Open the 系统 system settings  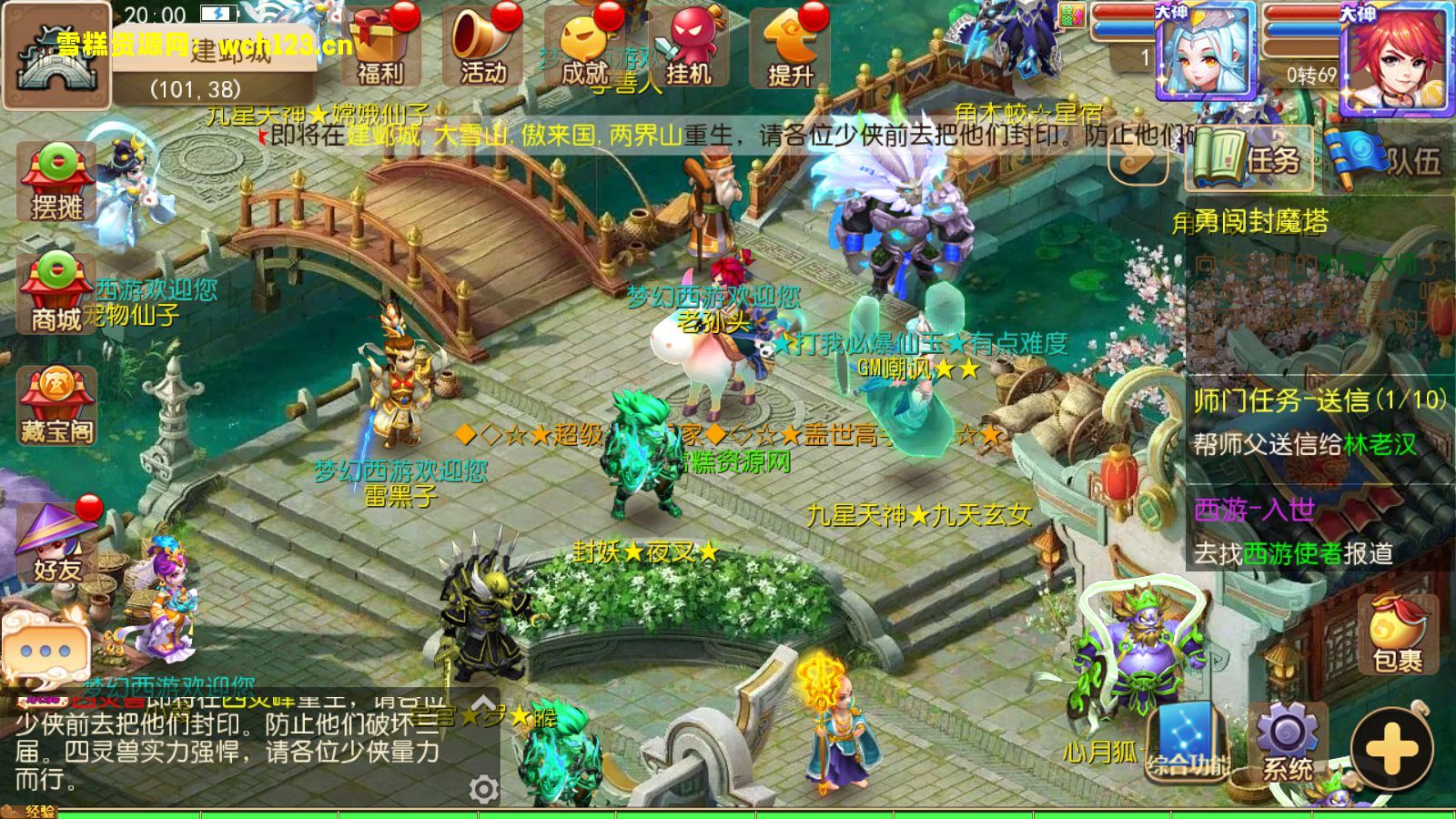[x=1288, y=742]
